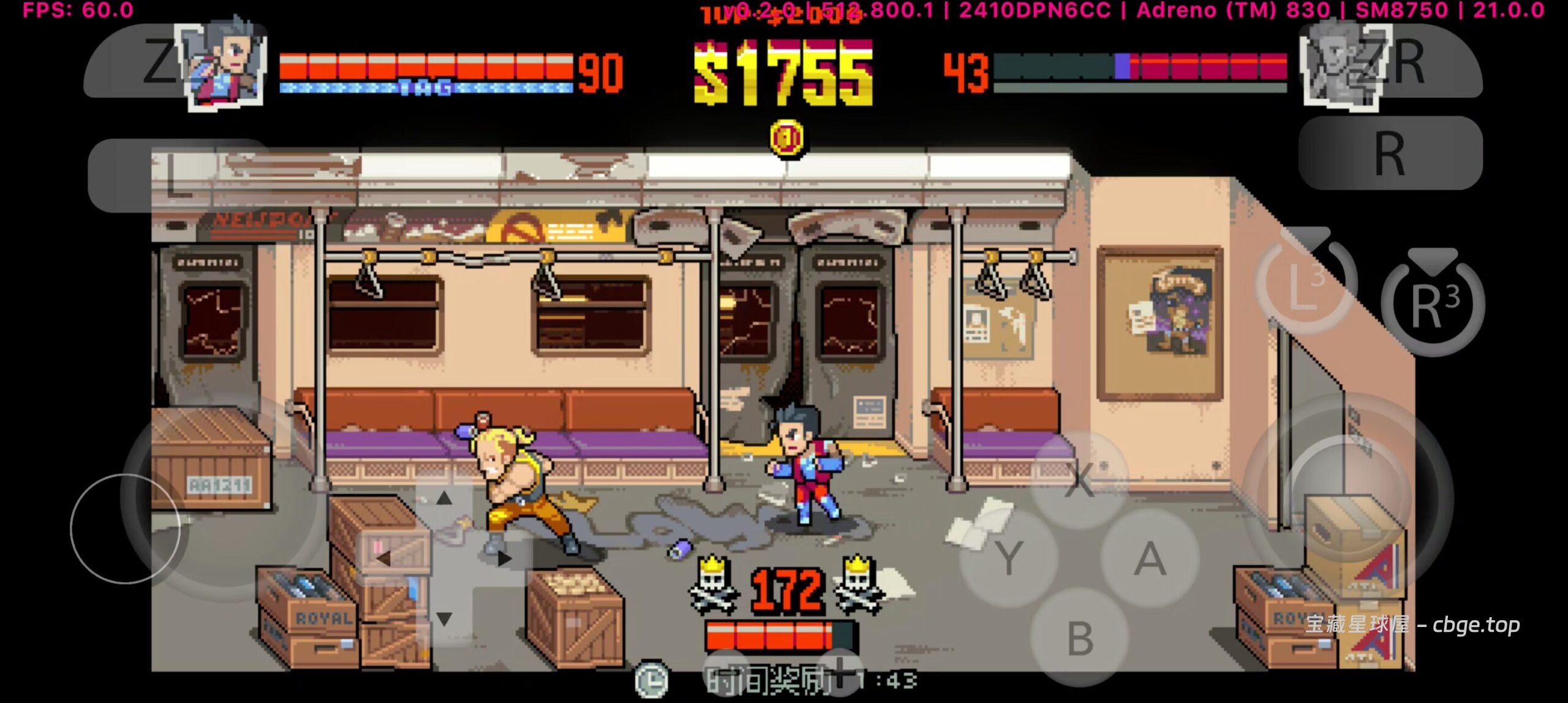Tap the D-pad right arrow

tap(504, 558)
